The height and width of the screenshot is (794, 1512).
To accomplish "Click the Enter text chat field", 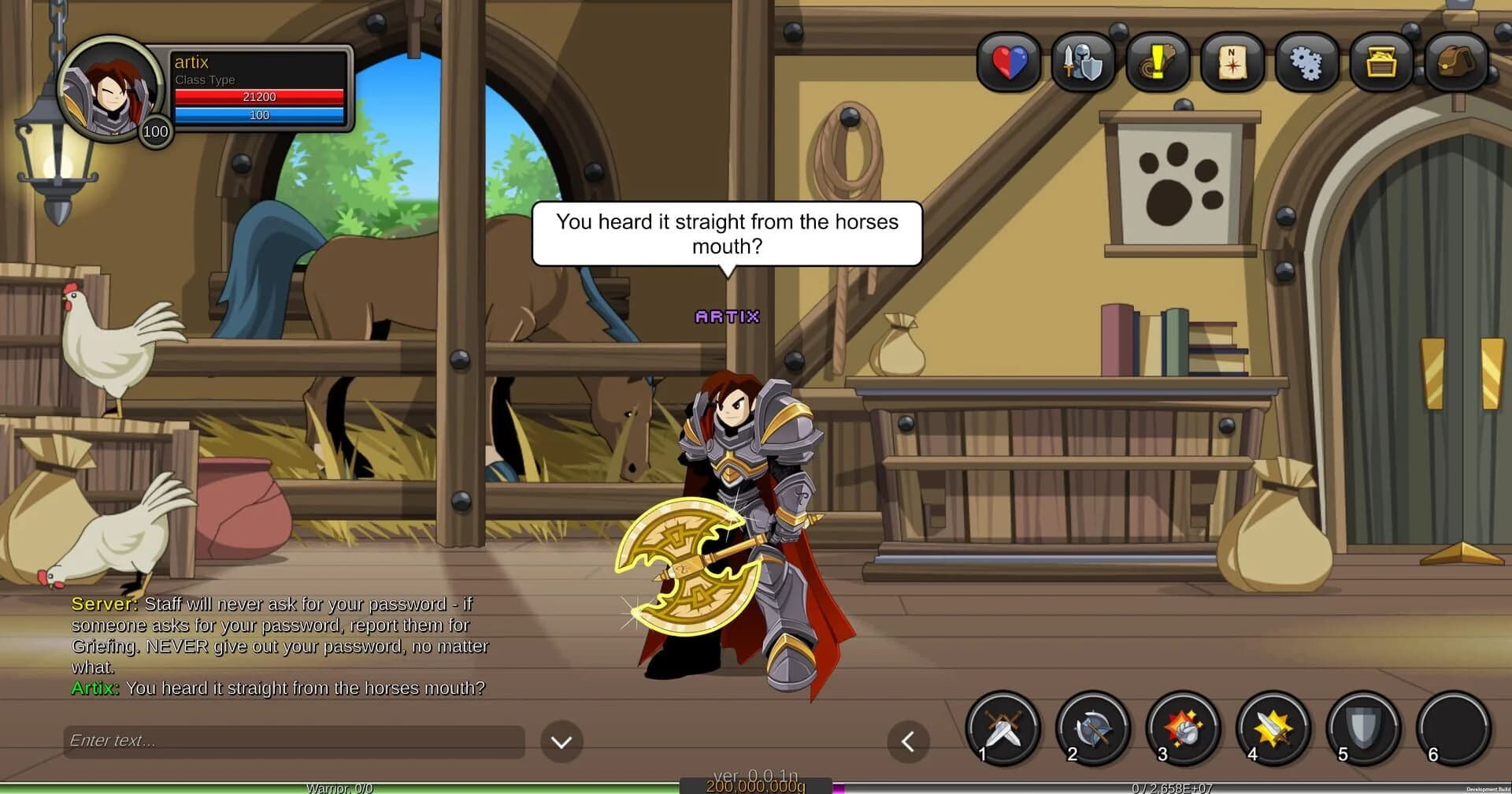I will click(291, 740).
